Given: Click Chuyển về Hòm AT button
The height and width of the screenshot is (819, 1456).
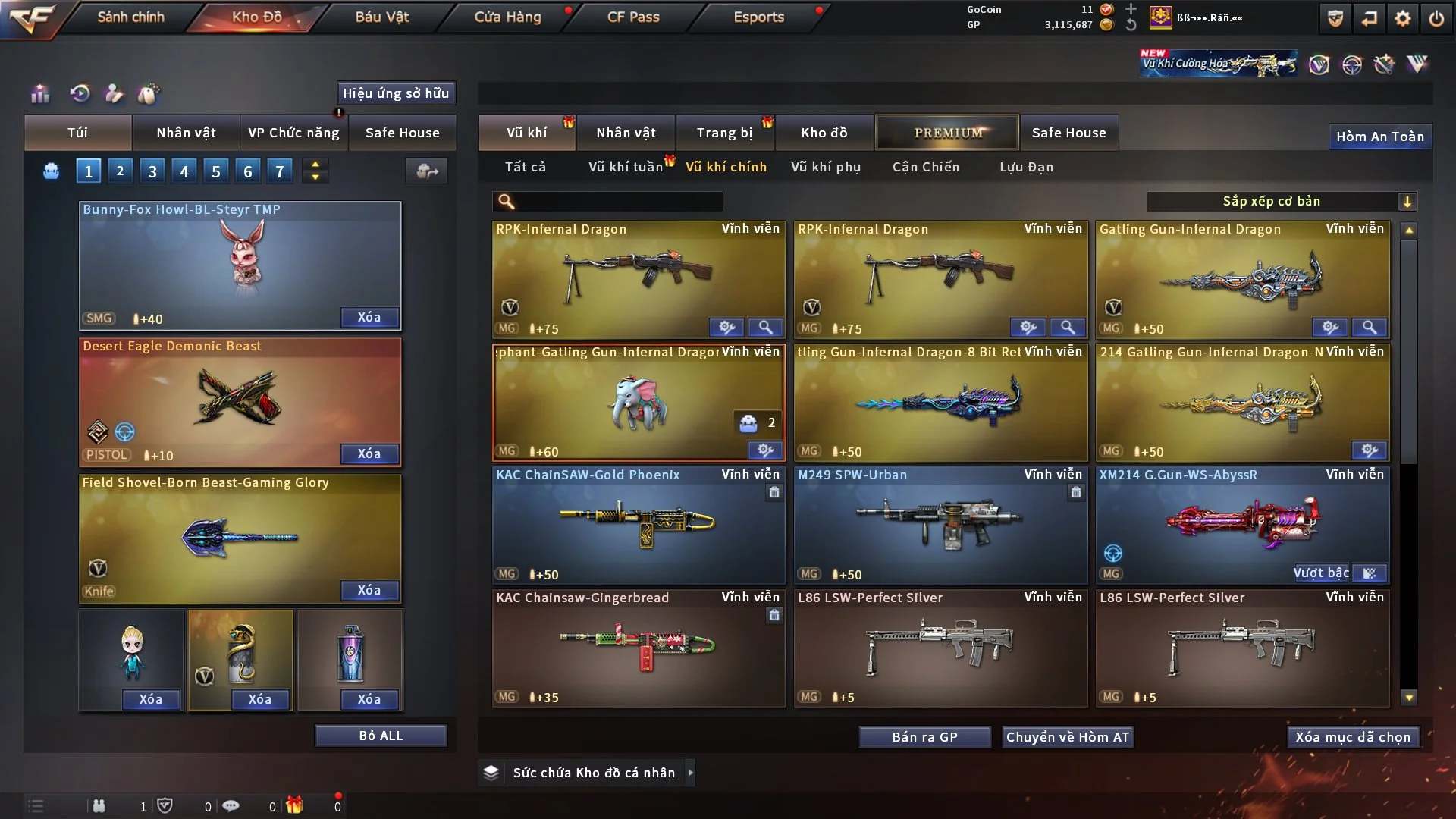Looking at the screenshot, I should 1068,737.
